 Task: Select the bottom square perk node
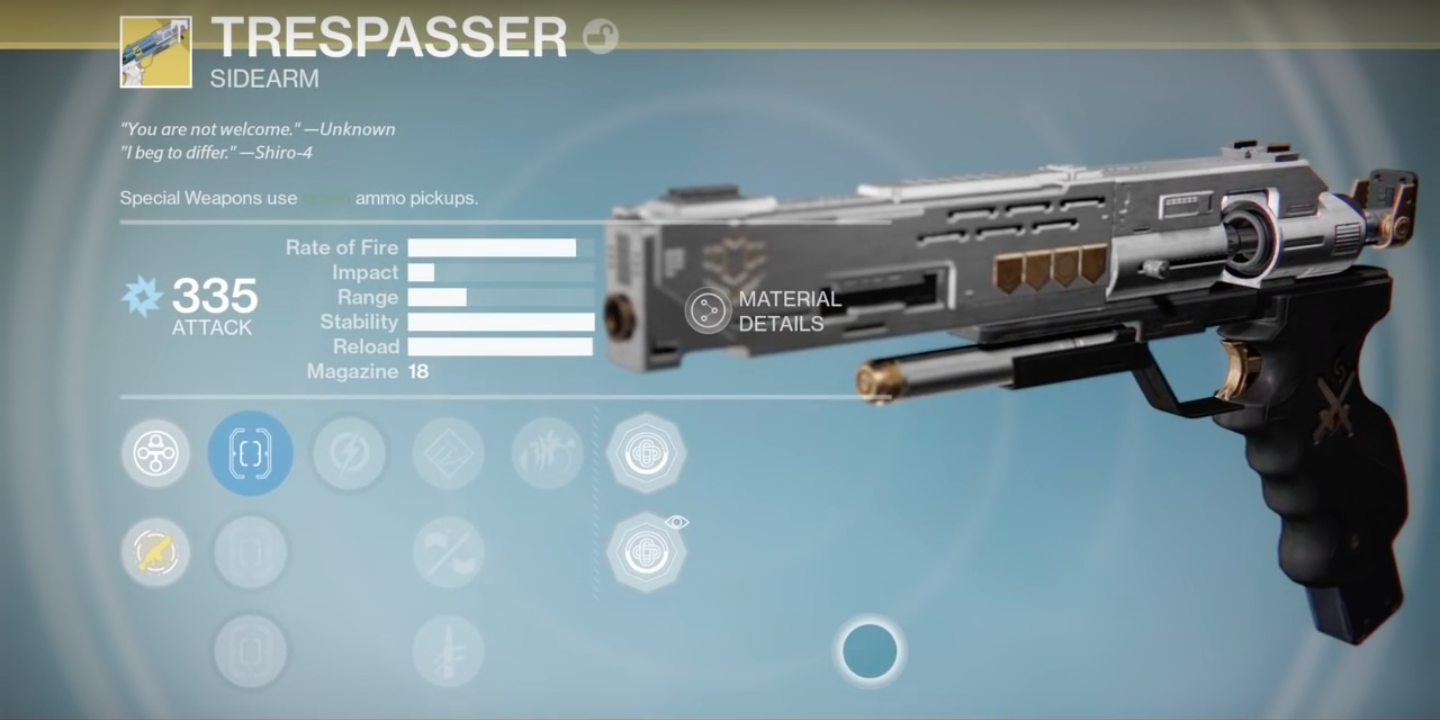[x=250, y=650]
